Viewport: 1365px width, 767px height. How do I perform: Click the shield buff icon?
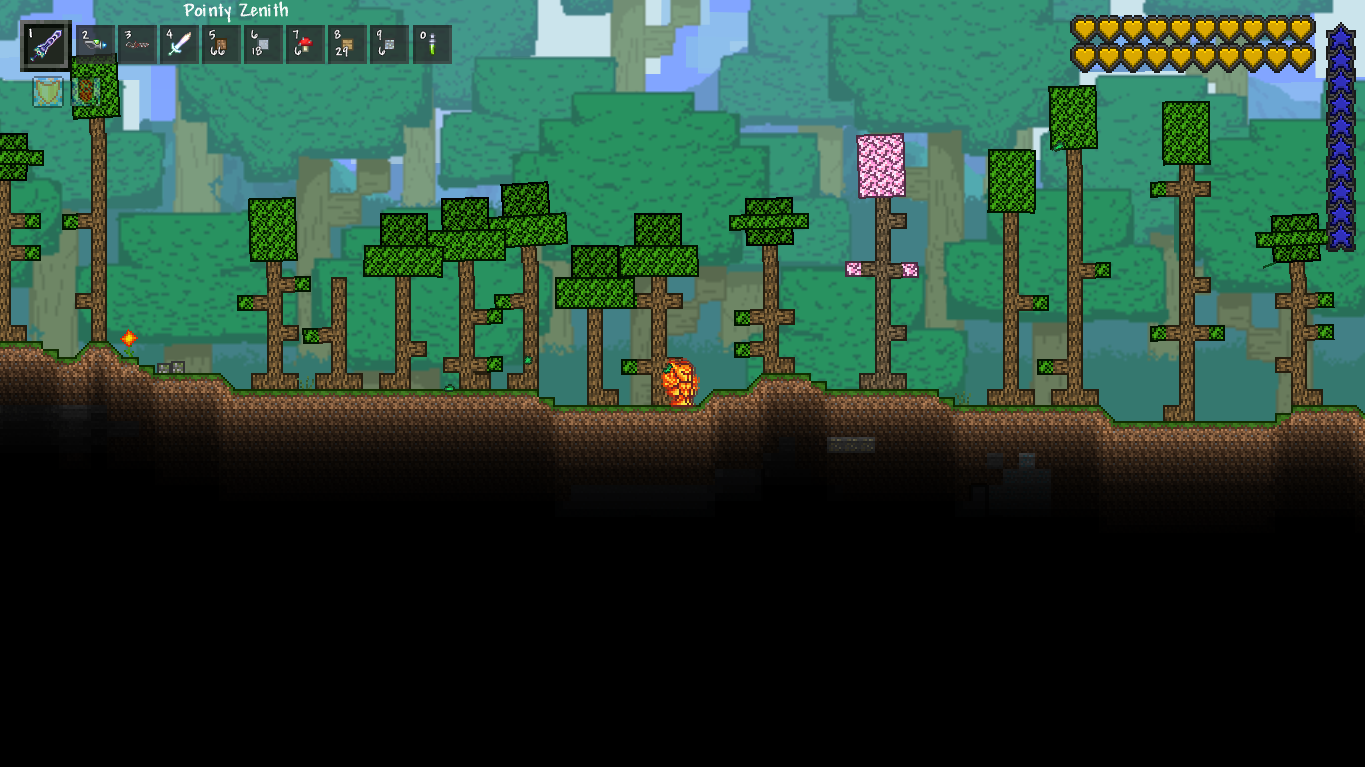click(47, 92)
